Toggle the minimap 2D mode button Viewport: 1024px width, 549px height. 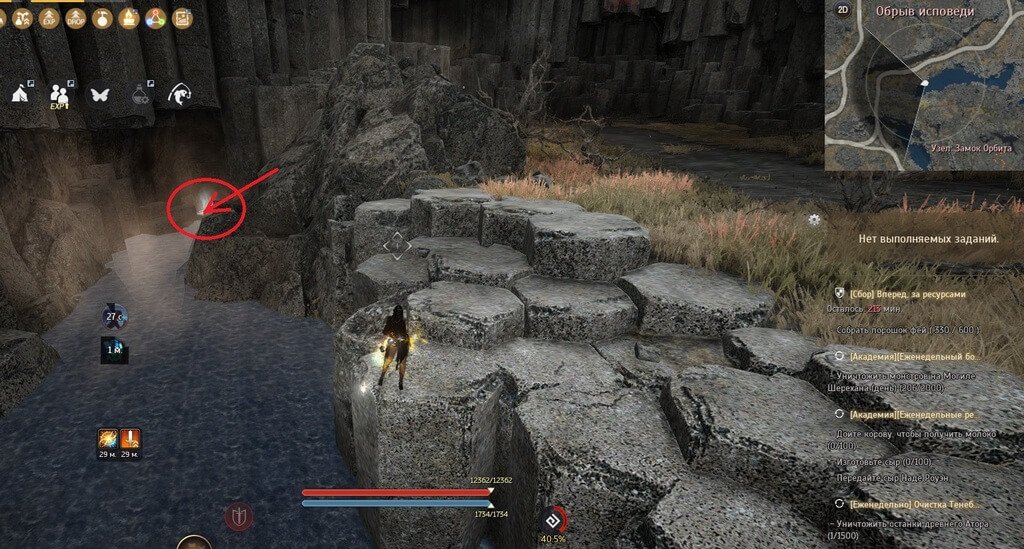coord(843,11)
